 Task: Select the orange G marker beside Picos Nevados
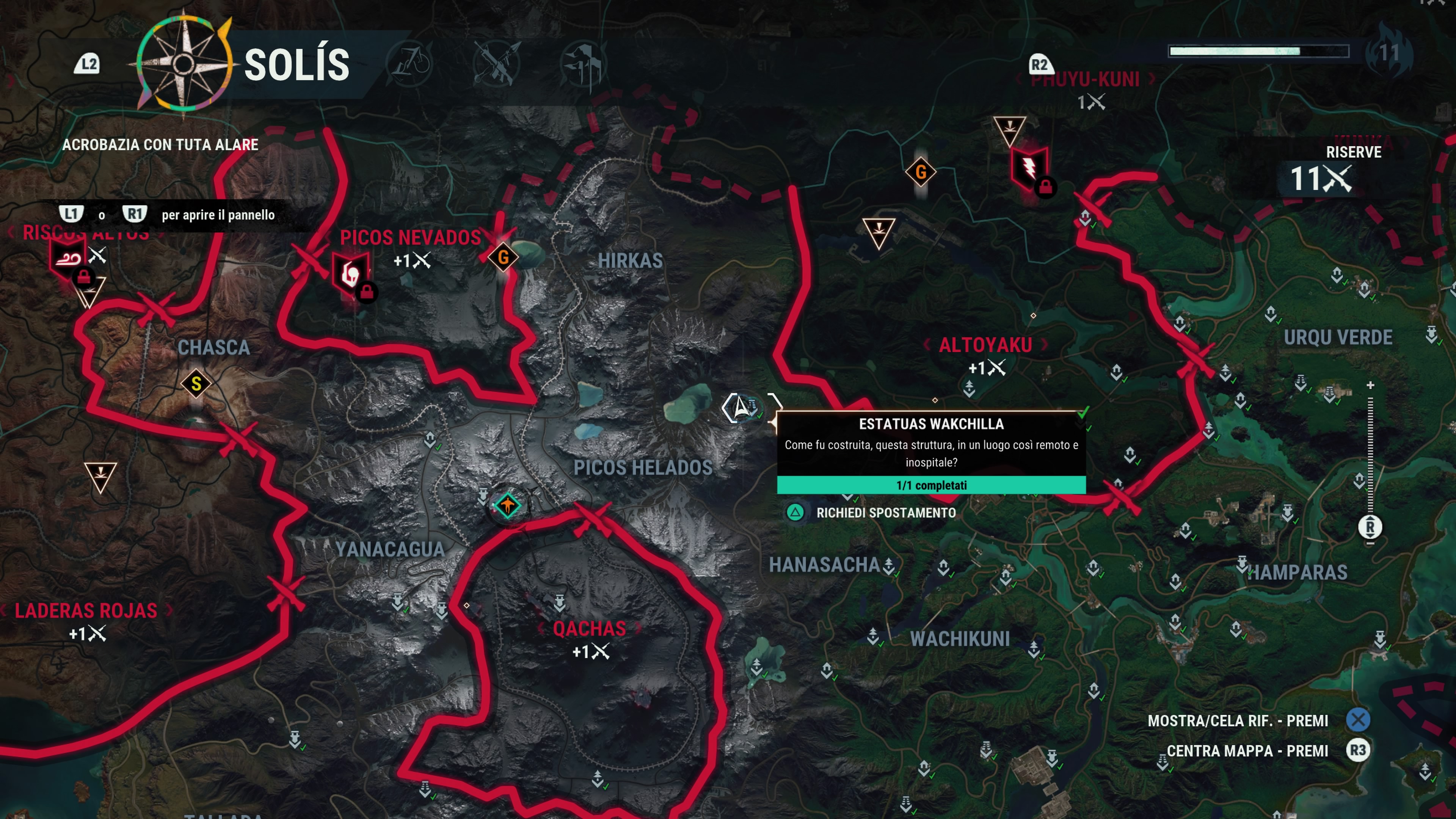502,258
